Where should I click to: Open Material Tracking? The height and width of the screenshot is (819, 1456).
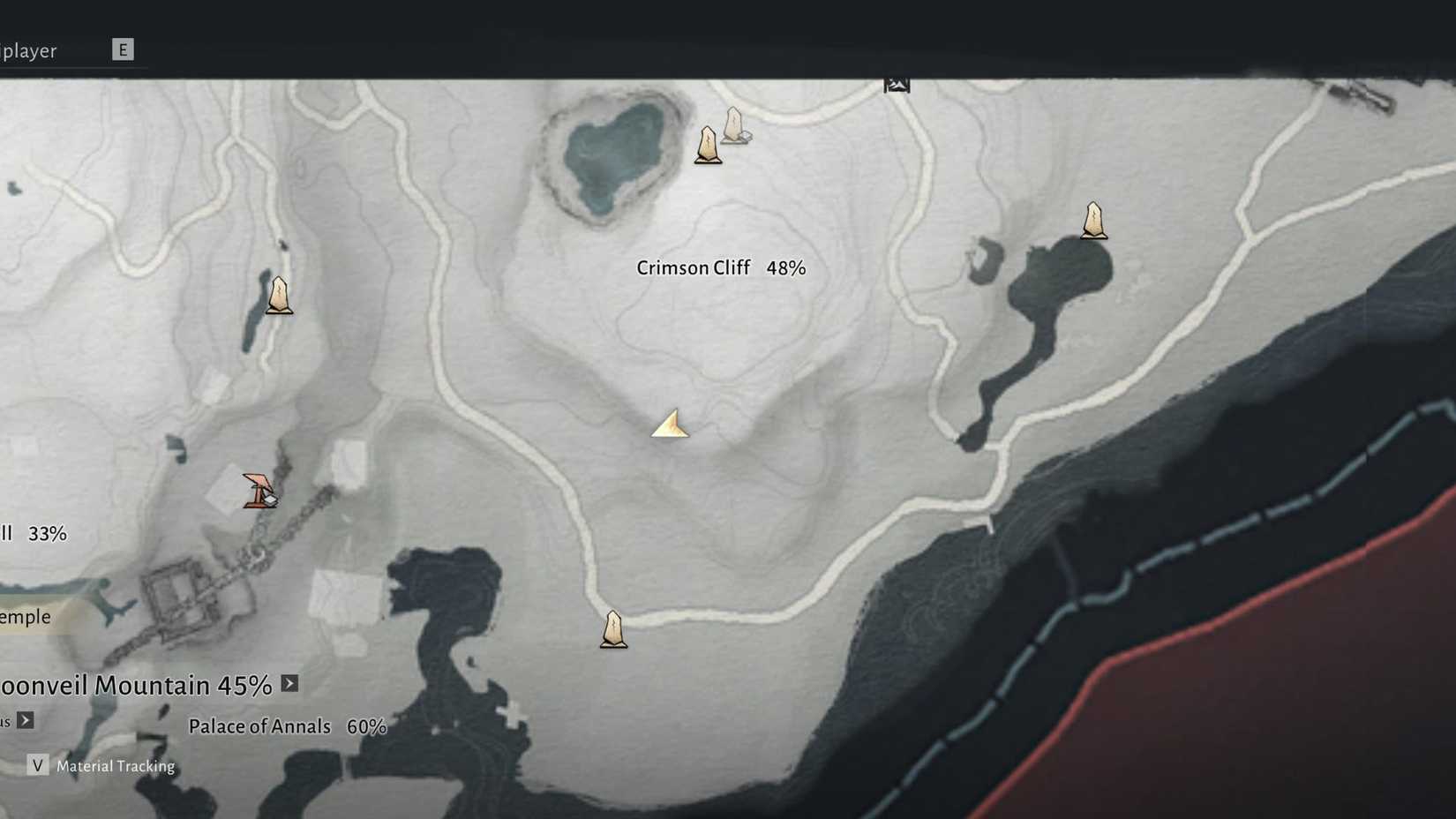(x=115, y=765)
